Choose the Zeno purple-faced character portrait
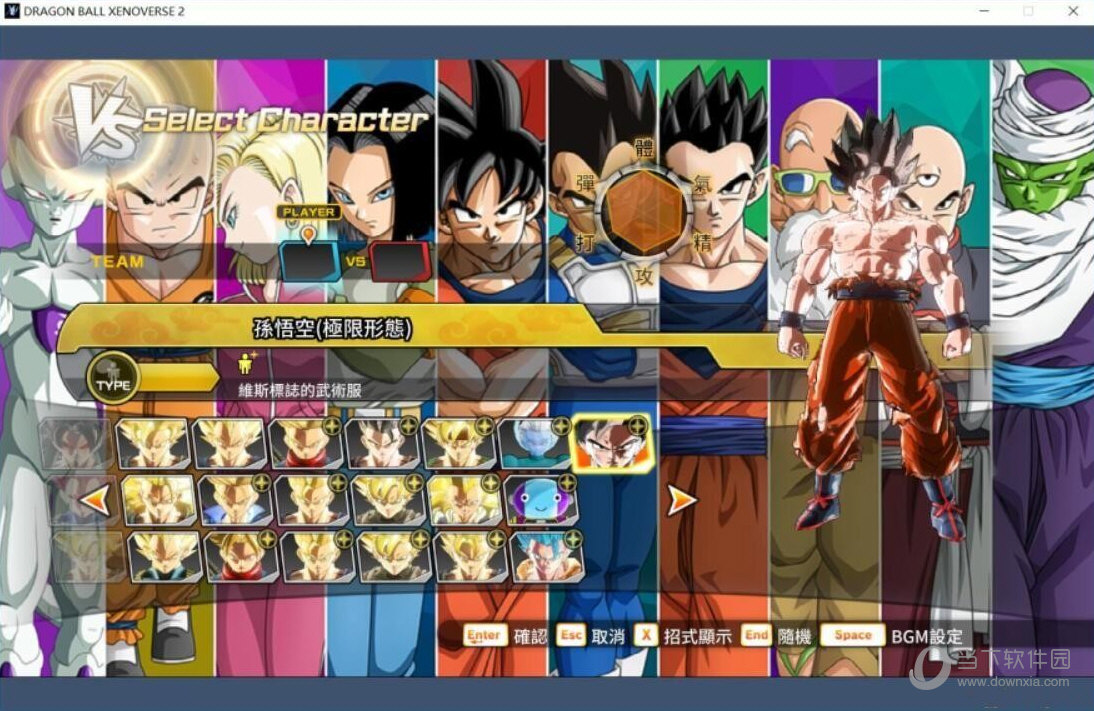 [542, 499]
